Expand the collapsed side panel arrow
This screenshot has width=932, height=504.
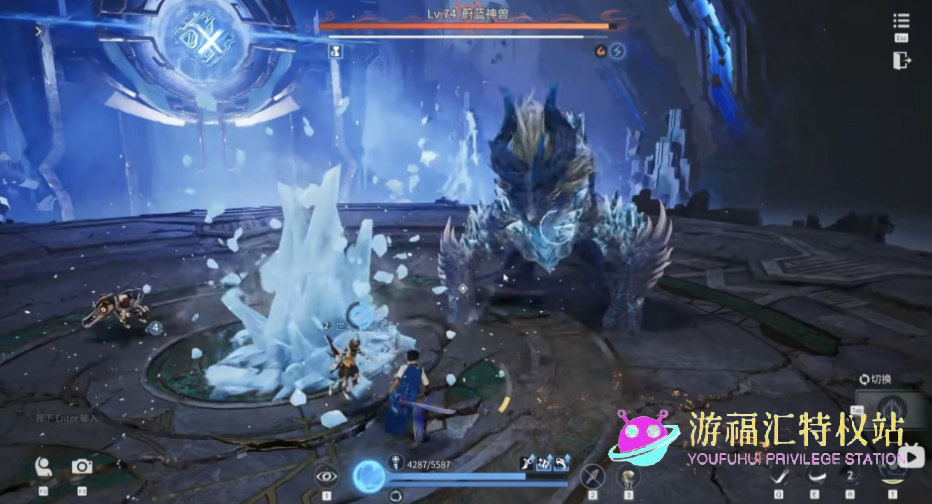(39, 31)
